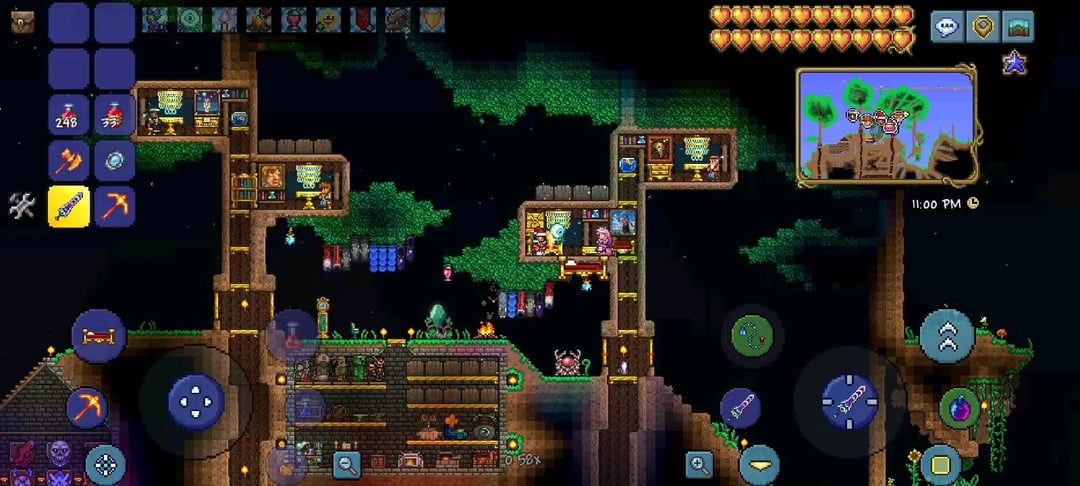Use the grappling hook button
This screenshot has height=486, width=1080.
752,335
